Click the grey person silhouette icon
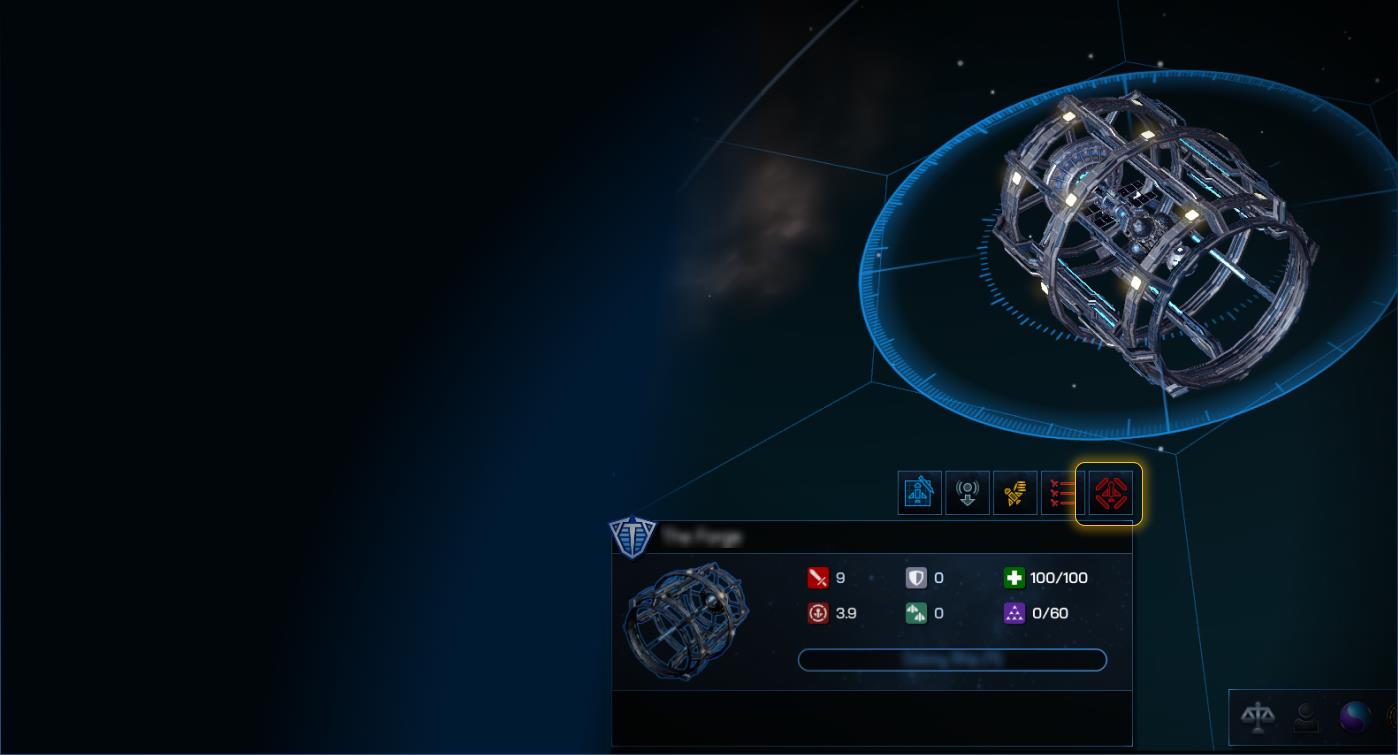The image size is (1398, 755). (x=1306, y=716)
